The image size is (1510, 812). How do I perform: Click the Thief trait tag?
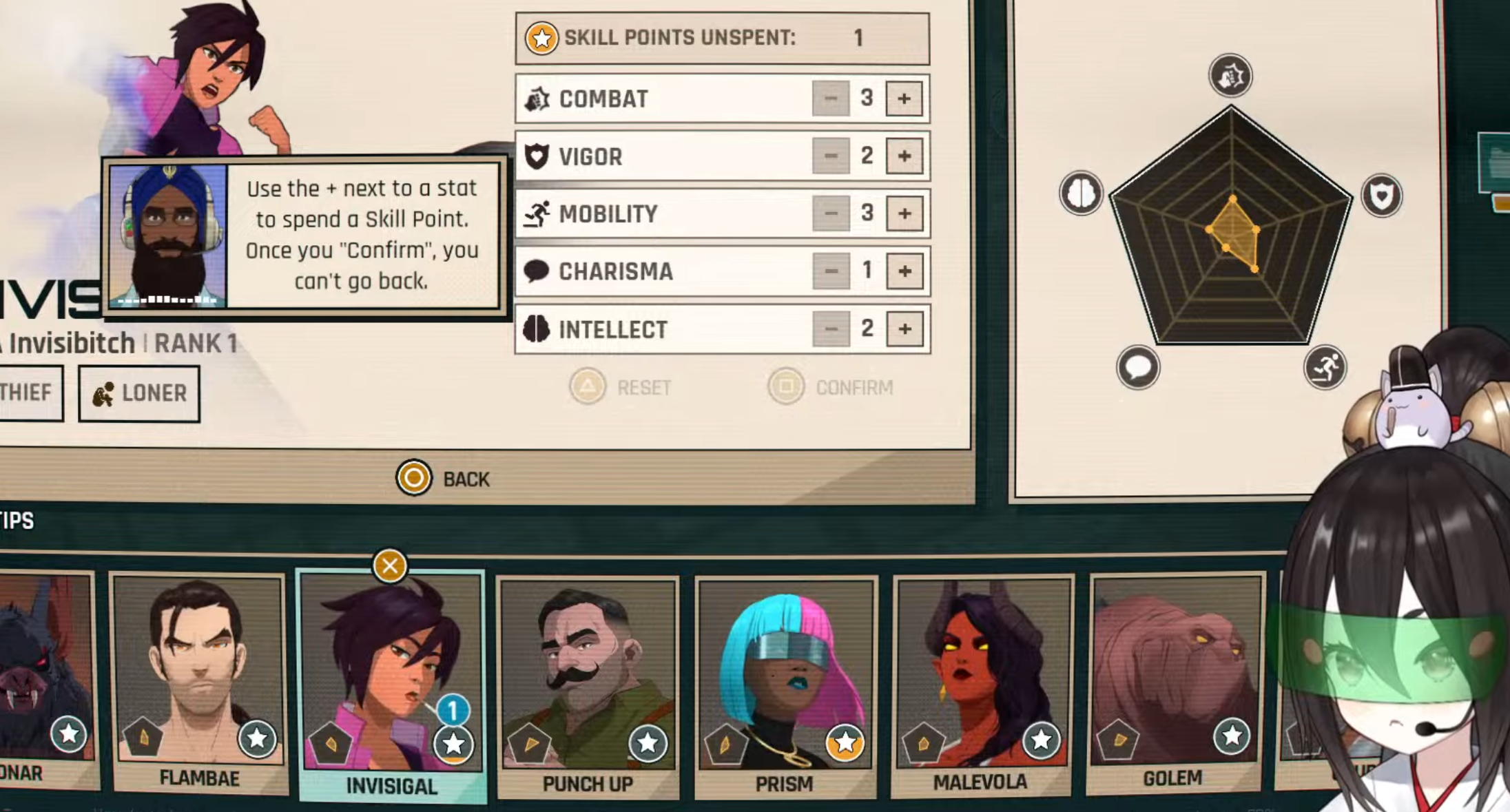click(28, 393)
